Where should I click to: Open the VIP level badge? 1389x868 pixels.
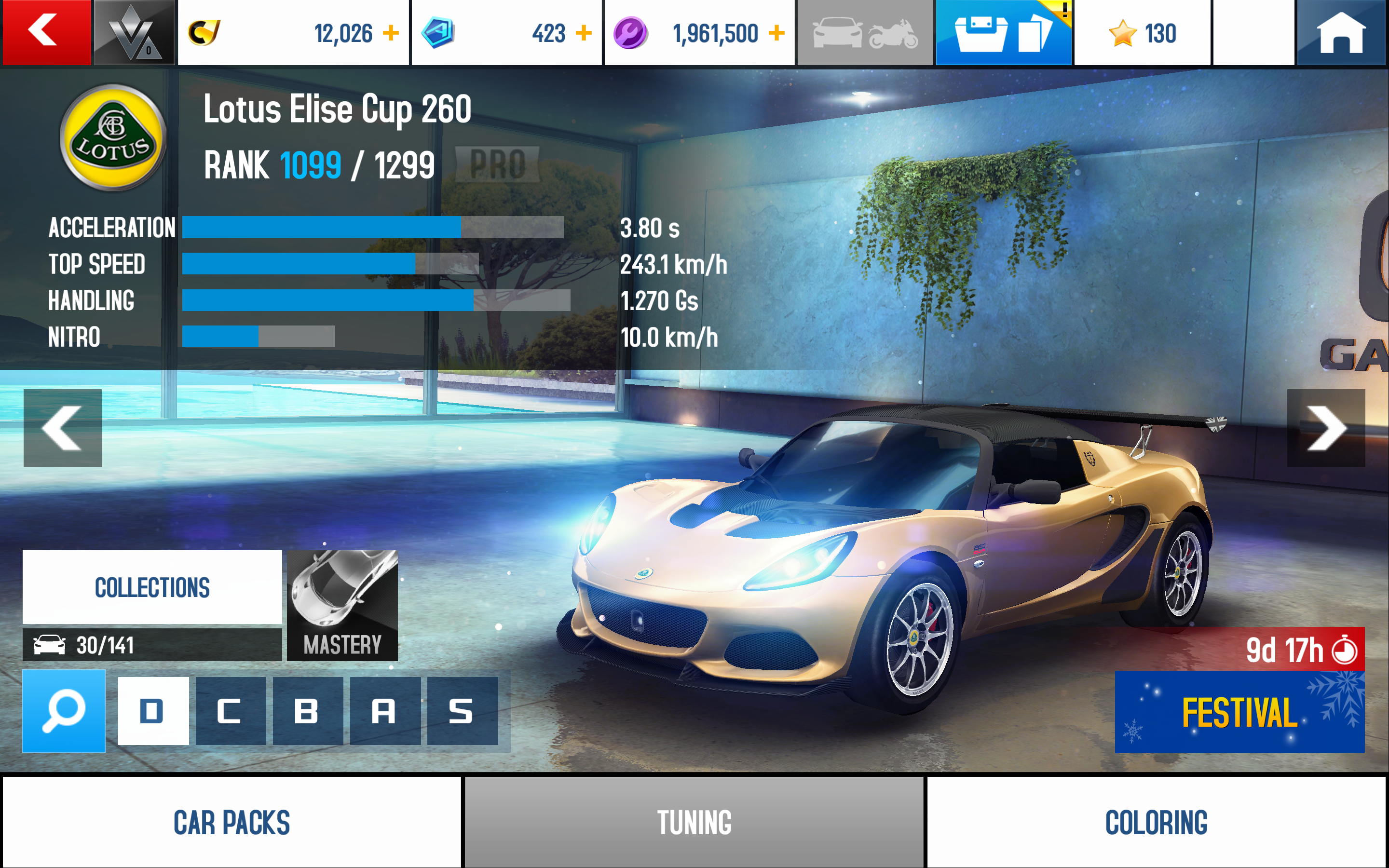134,32
